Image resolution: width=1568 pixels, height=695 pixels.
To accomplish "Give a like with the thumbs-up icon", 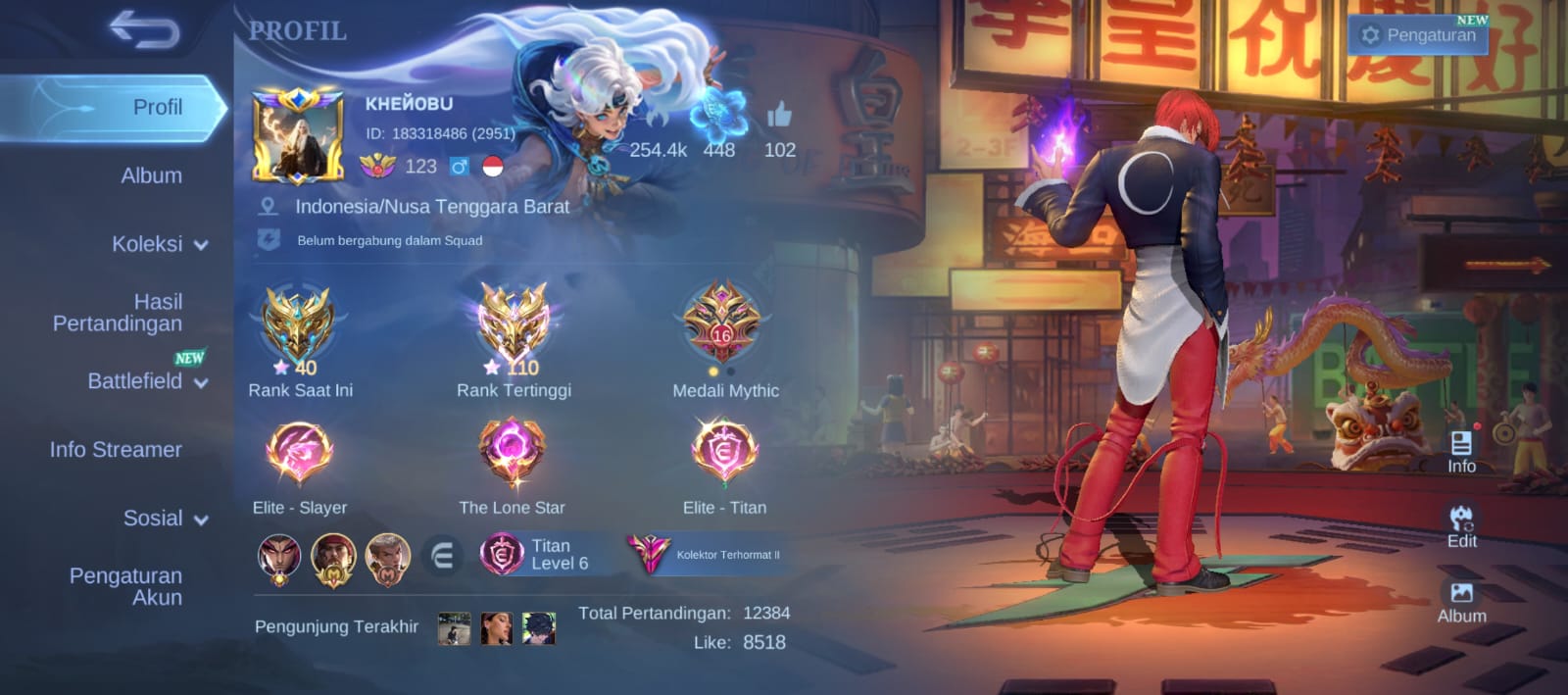I will (779, 117).
